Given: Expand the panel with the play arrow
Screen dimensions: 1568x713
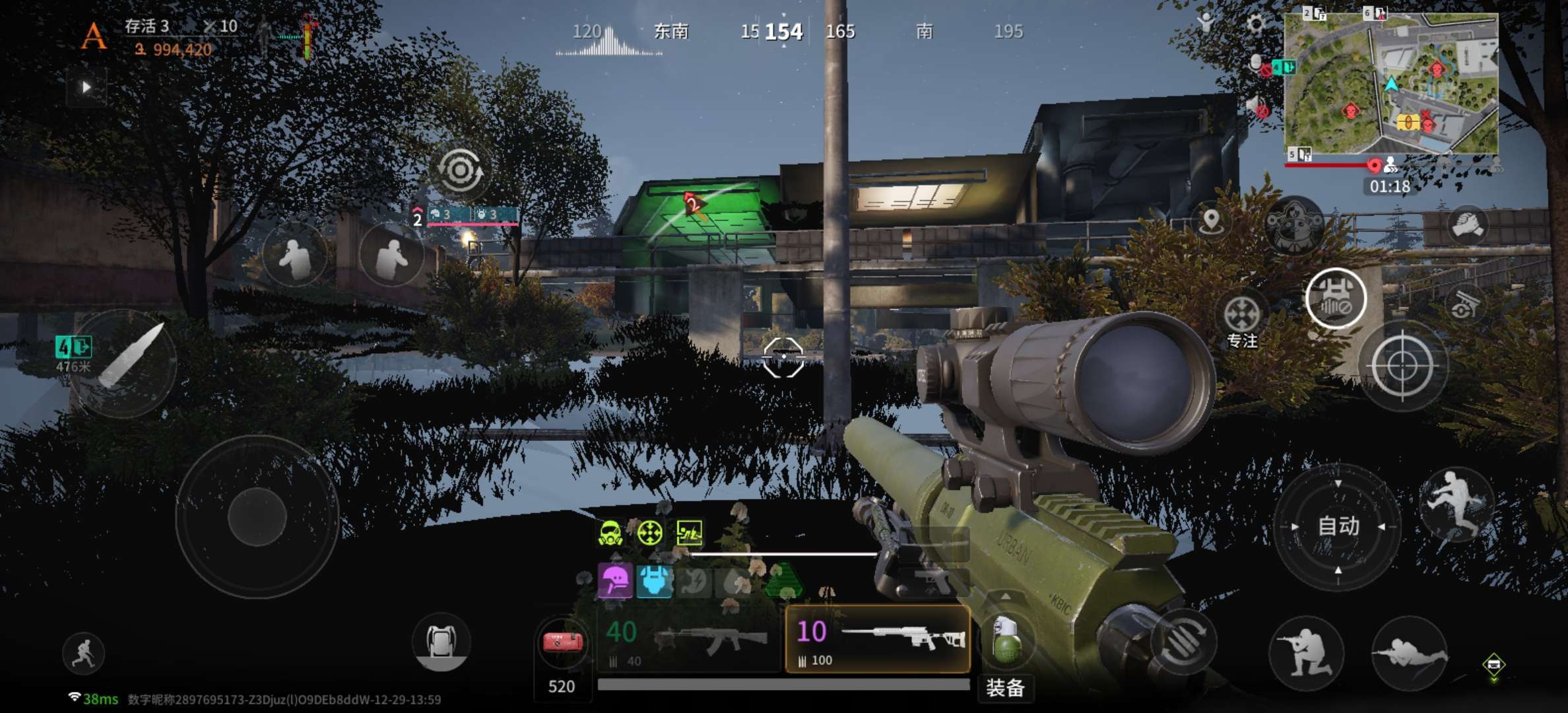Looking at the screenshot, I should [86, 87].
